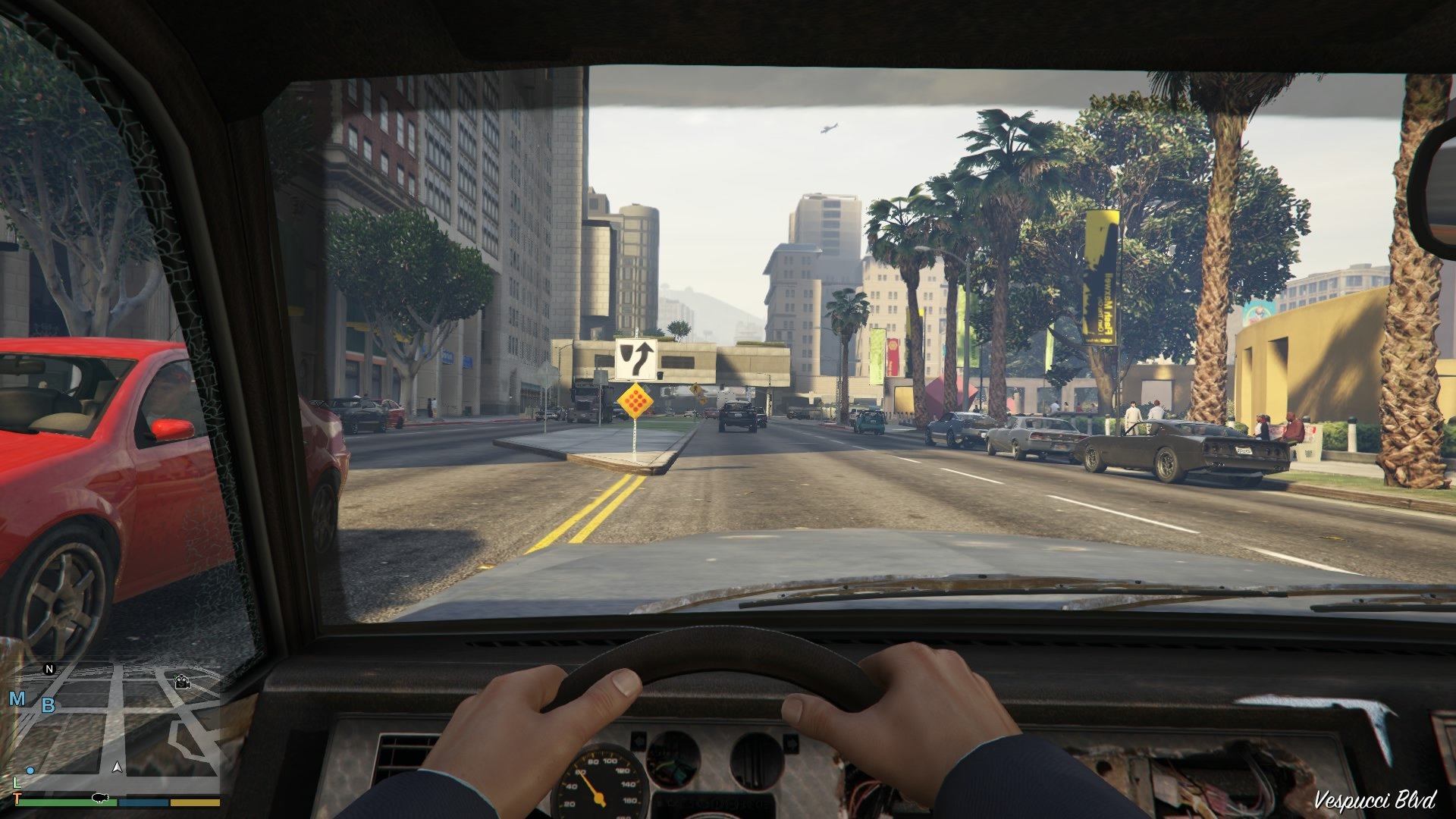Click the video camera blip on the minimap
The image size is (1456, 819).
(x=182, y=682)
